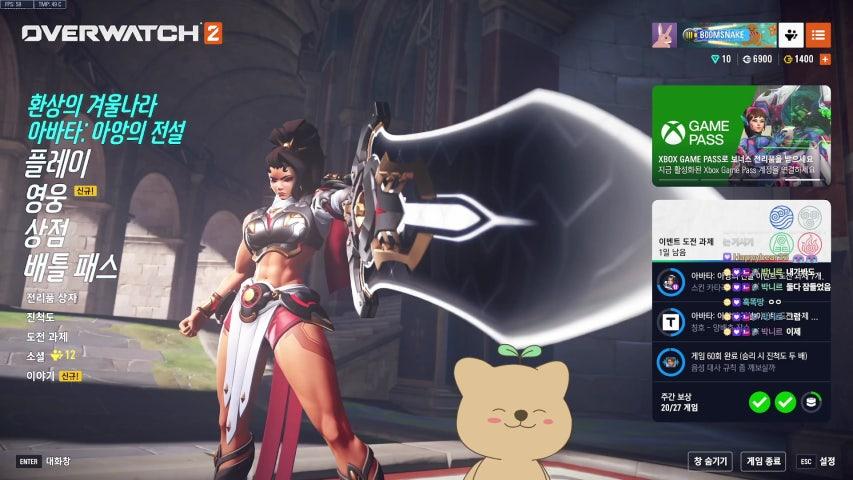Open the 배틀 패스 (Battle Pass)
Screen dimensions: 853x480
[x=72, y=267]
